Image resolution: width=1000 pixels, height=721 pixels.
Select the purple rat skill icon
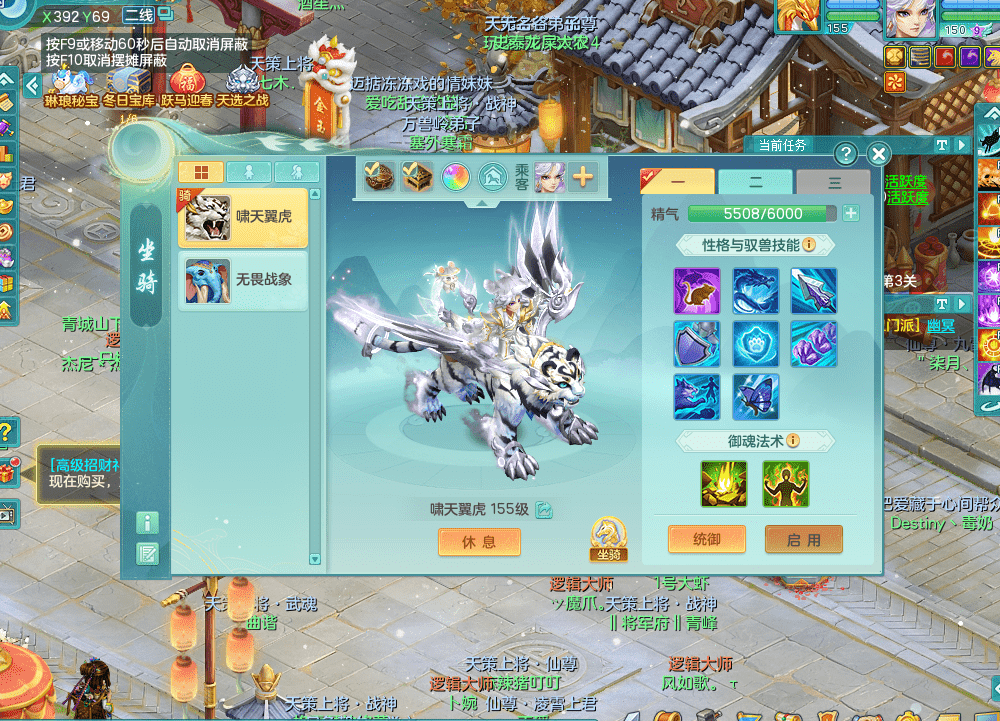[x=697, y=291]
